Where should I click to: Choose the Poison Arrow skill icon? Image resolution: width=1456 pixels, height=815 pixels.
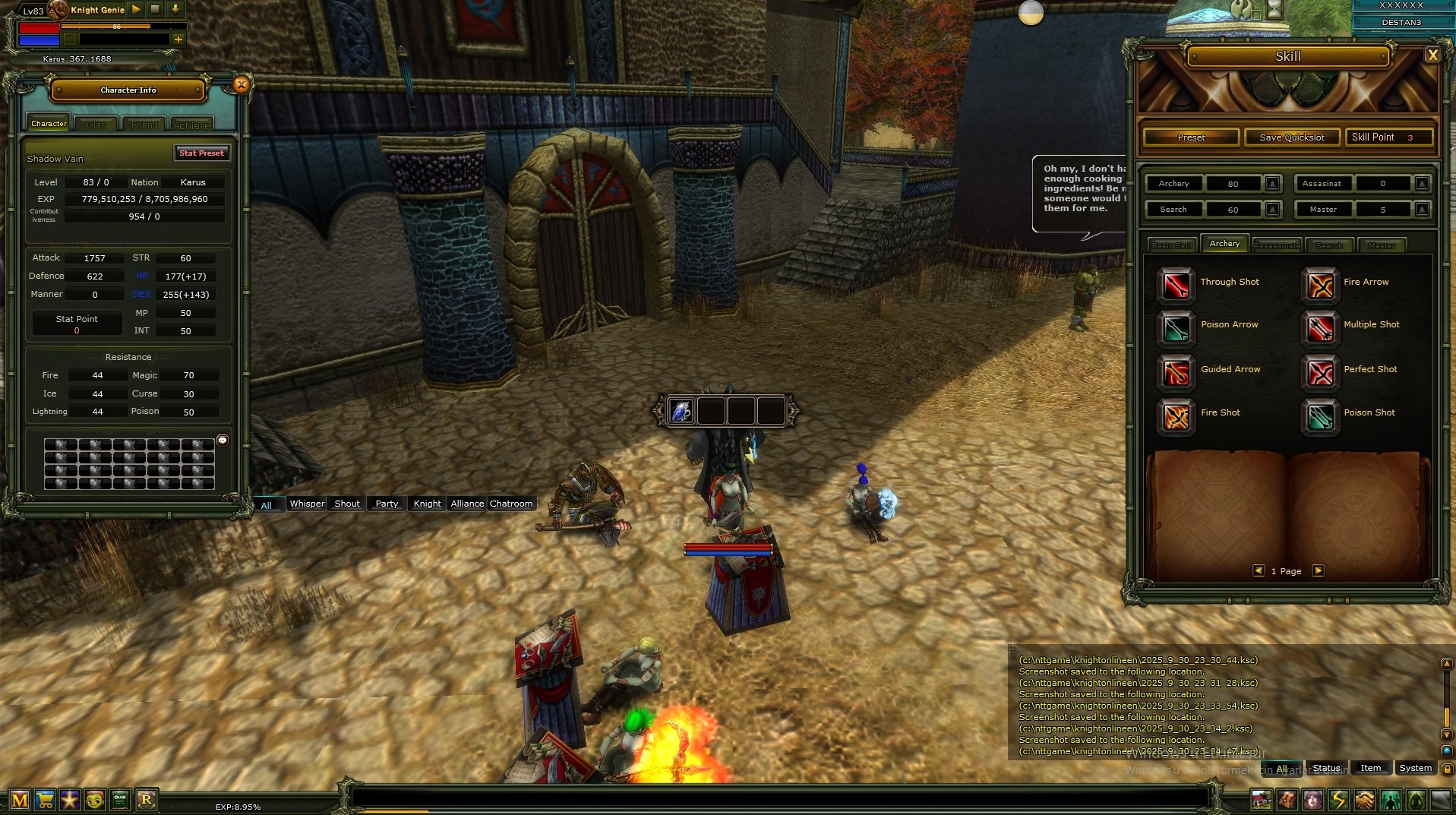(x=1176, y=327)
